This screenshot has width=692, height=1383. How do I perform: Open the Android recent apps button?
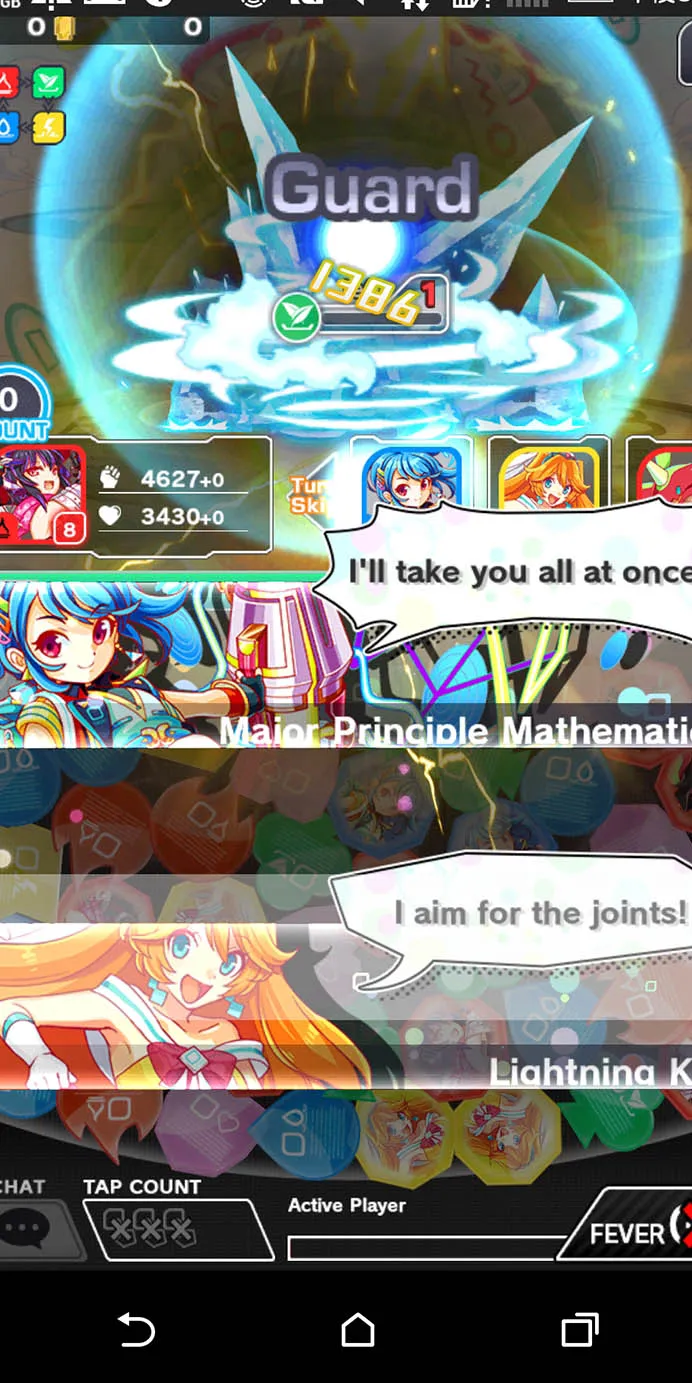pos(578,1330)
